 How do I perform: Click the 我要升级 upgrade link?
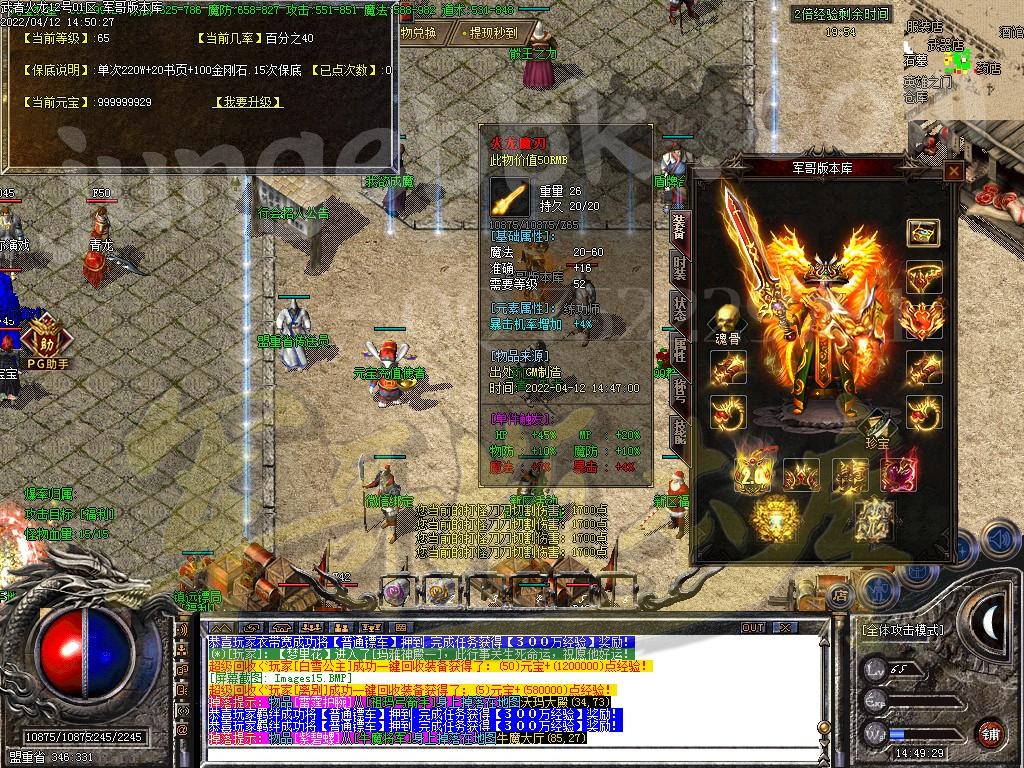[x=248, y=102]
